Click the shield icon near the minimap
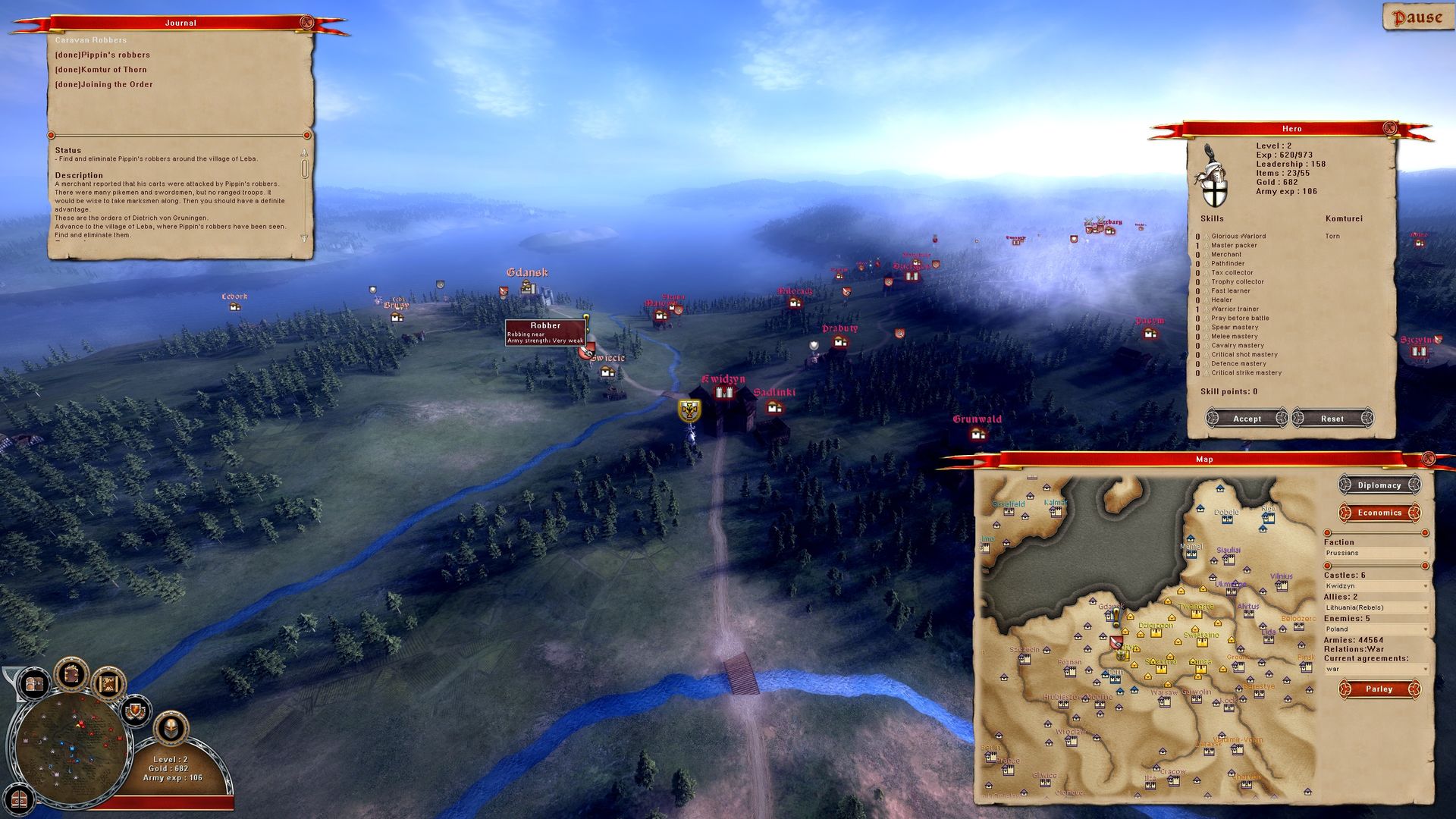The height and width of the screenshot is (819, 1456). point(135,711)
